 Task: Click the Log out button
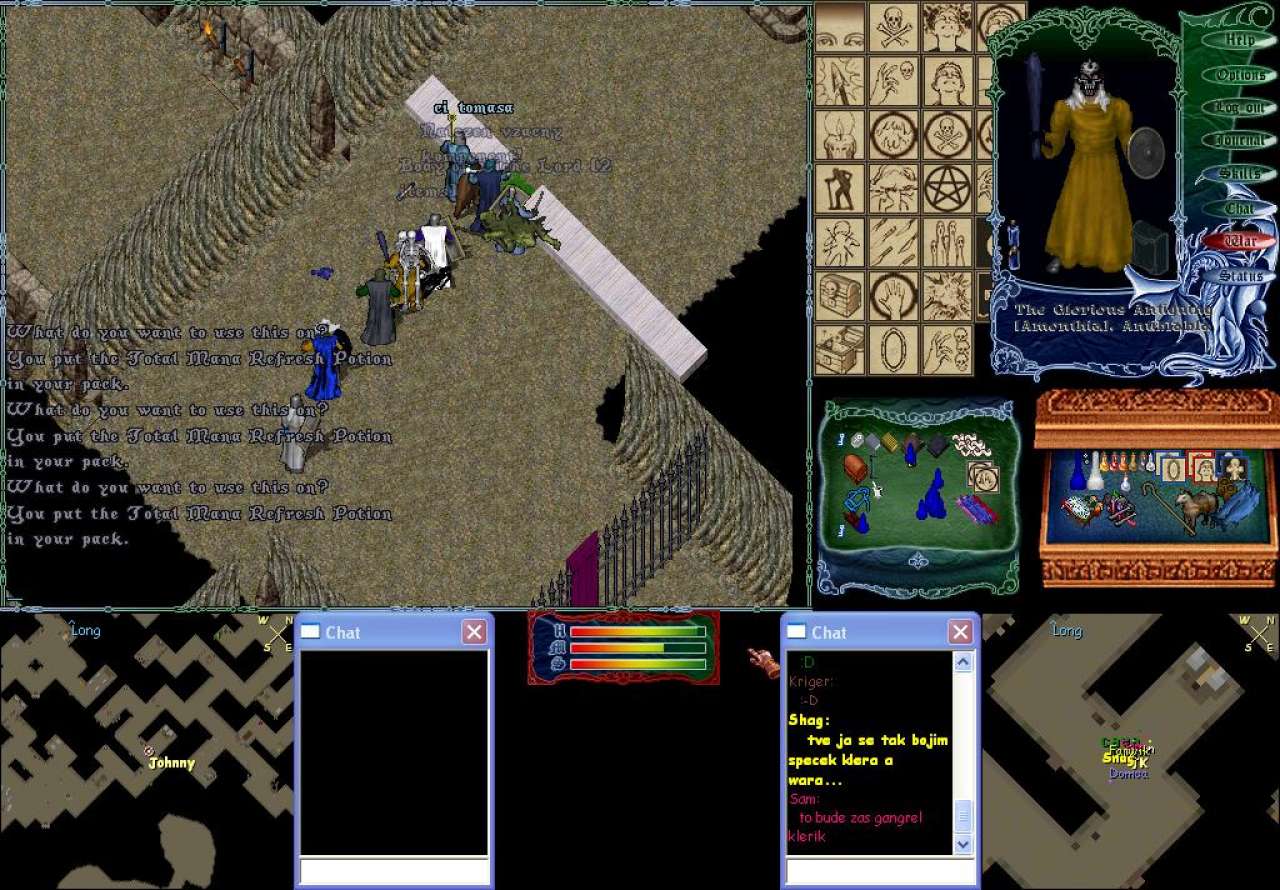pyautogui.click(x=1240, y=108)
